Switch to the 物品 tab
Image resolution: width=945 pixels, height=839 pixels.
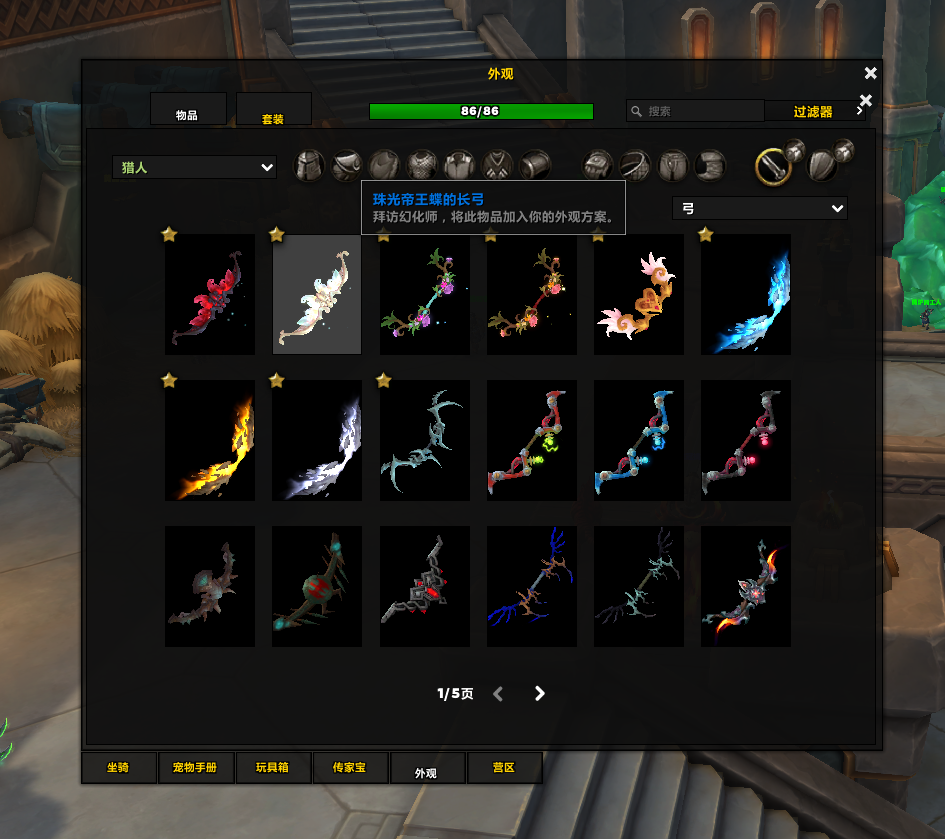click(188, 110)
